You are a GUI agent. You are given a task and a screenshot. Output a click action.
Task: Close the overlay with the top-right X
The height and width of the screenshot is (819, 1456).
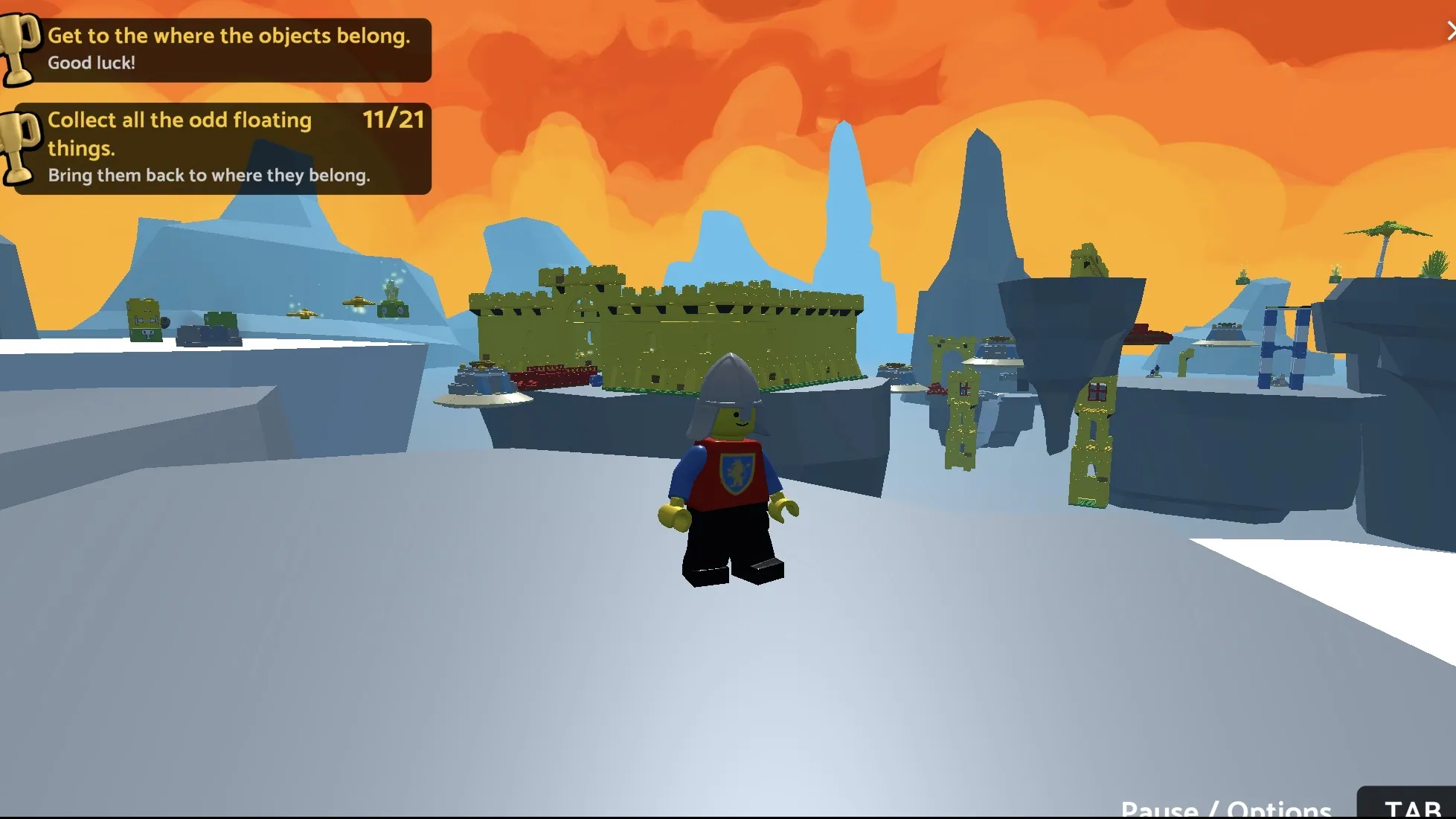(1450, 31)
